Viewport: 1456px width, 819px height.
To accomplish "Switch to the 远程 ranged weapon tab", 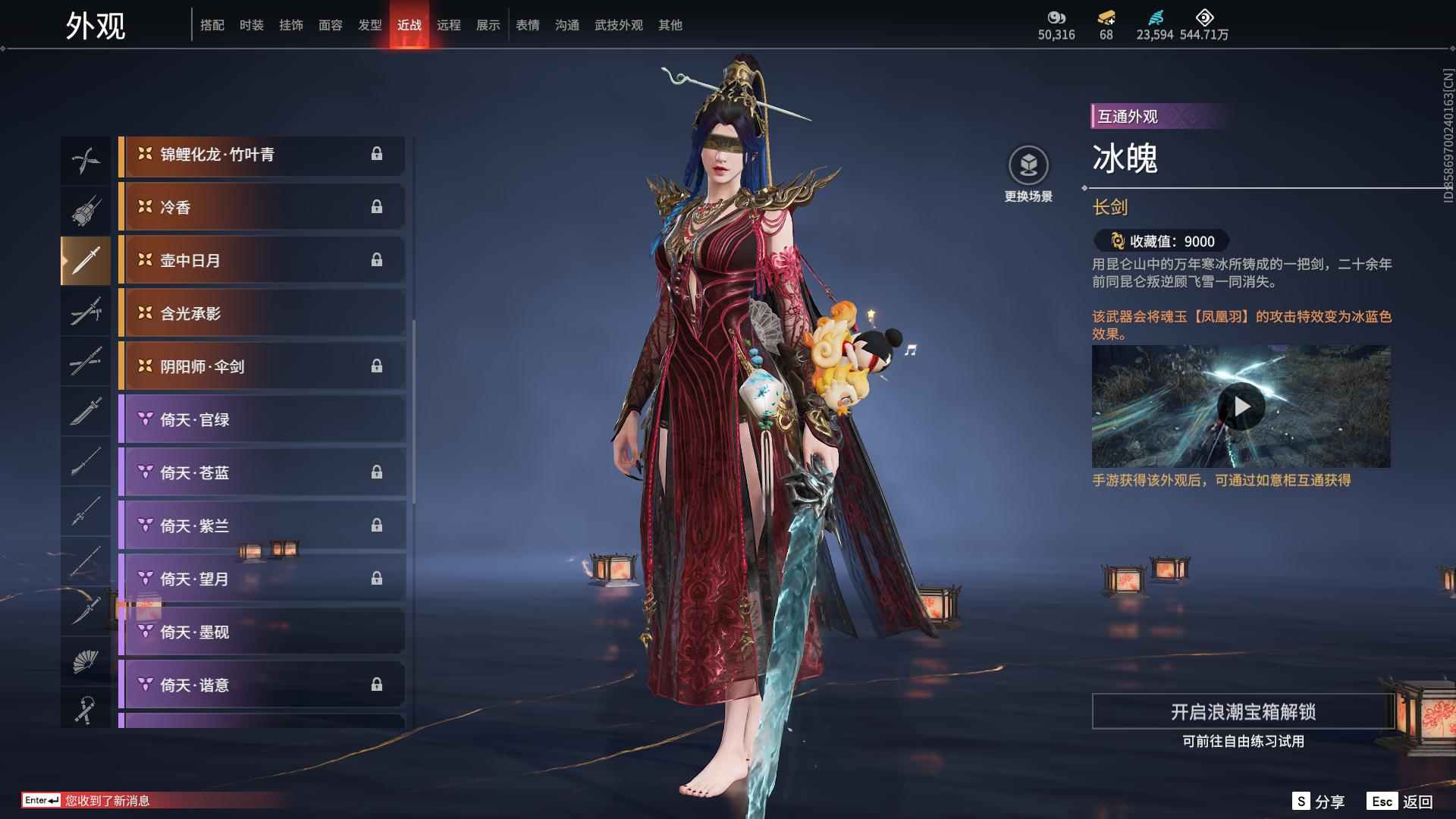I will [448, 25].
